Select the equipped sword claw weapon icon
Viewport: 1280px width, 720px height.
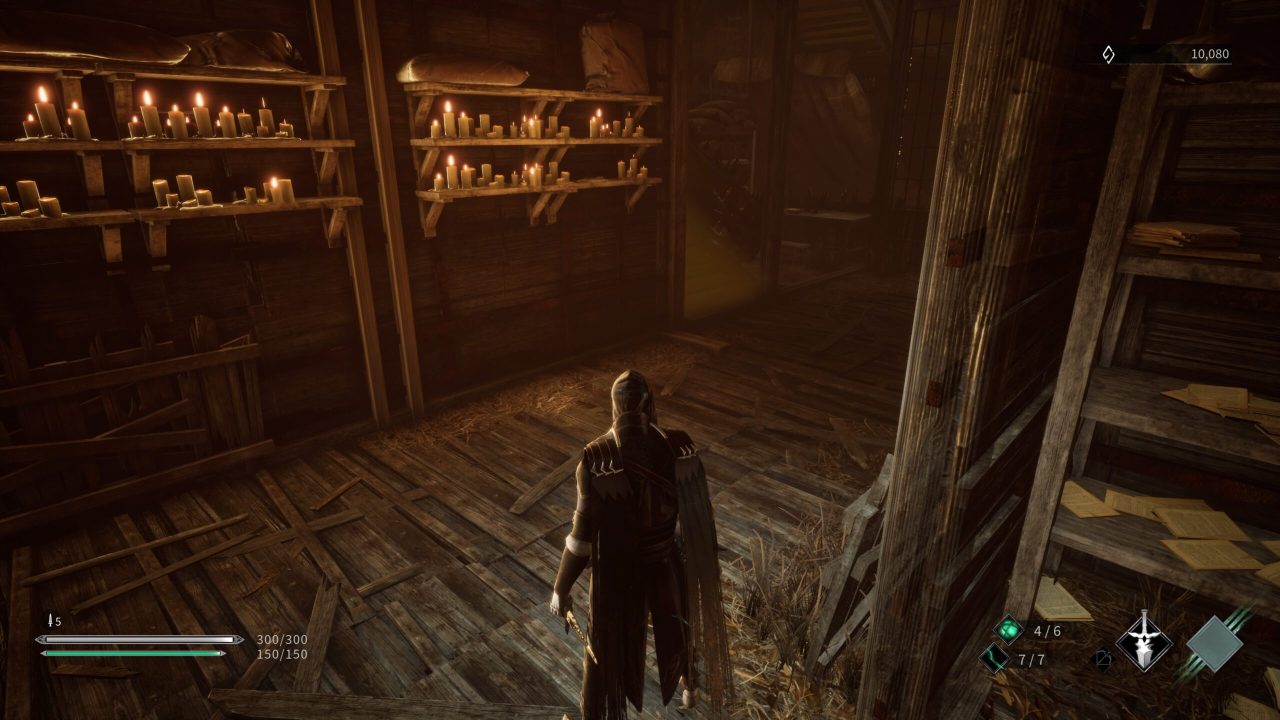pos(1143,641)
